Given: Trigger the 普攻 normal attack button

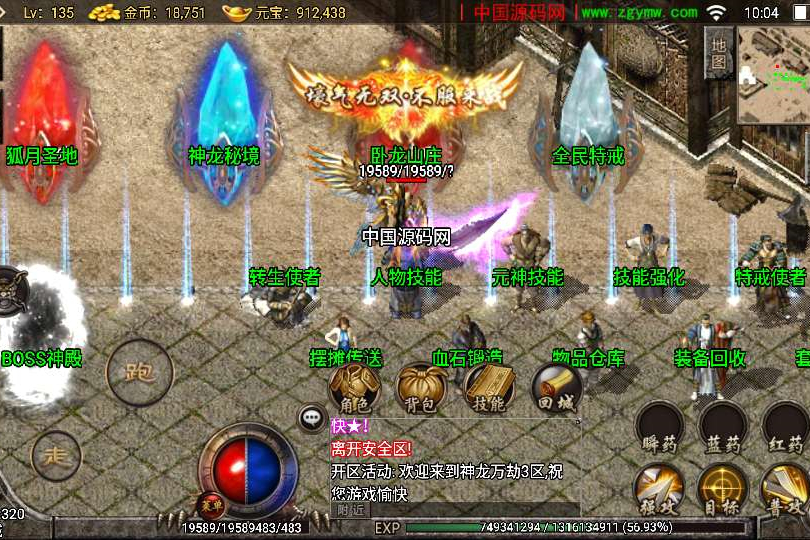Looking at the screenshot, I should tap(785, 490).
